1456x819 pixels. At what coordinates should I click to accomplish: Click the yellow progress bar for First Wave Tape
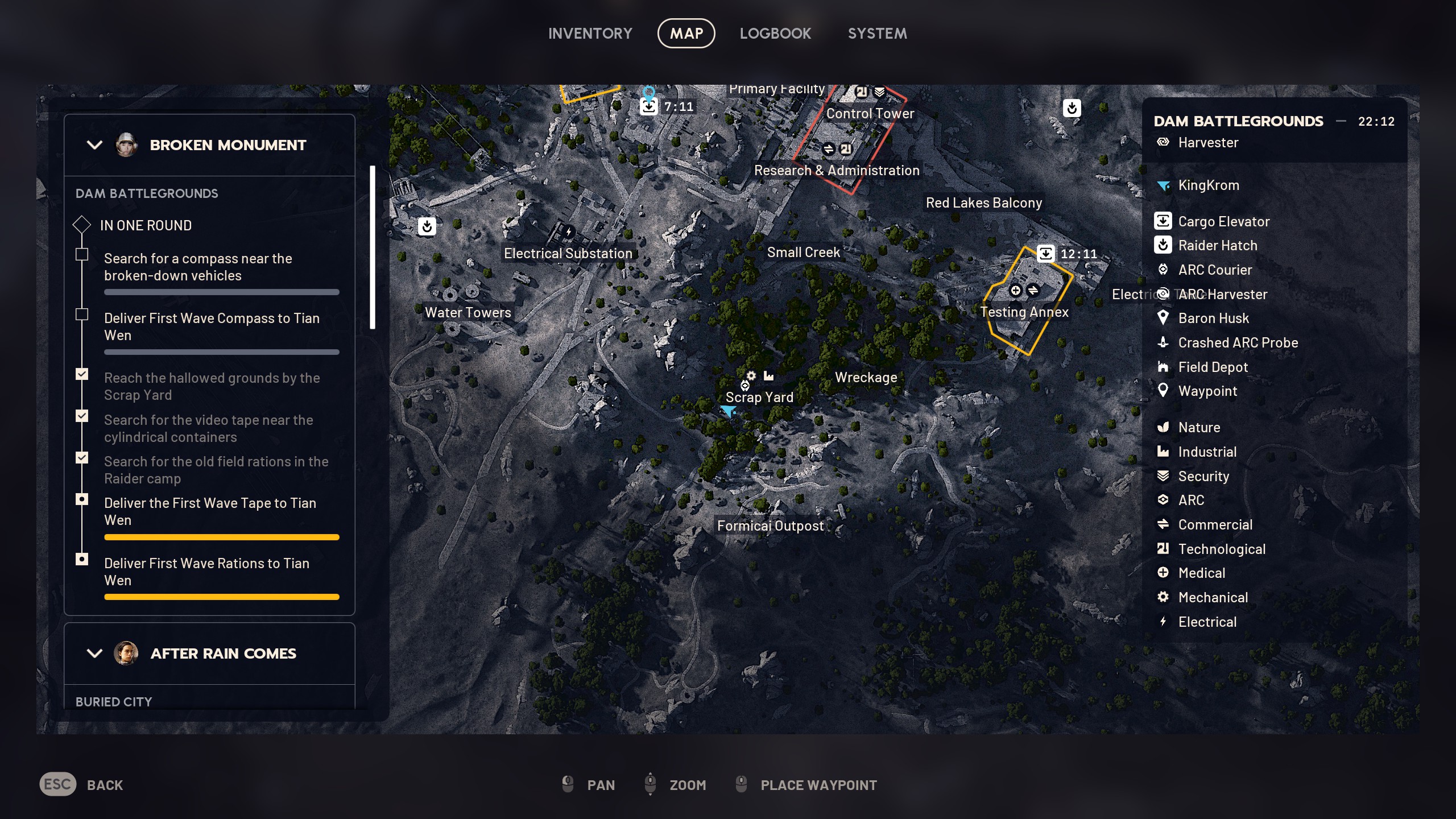(221, 536)
